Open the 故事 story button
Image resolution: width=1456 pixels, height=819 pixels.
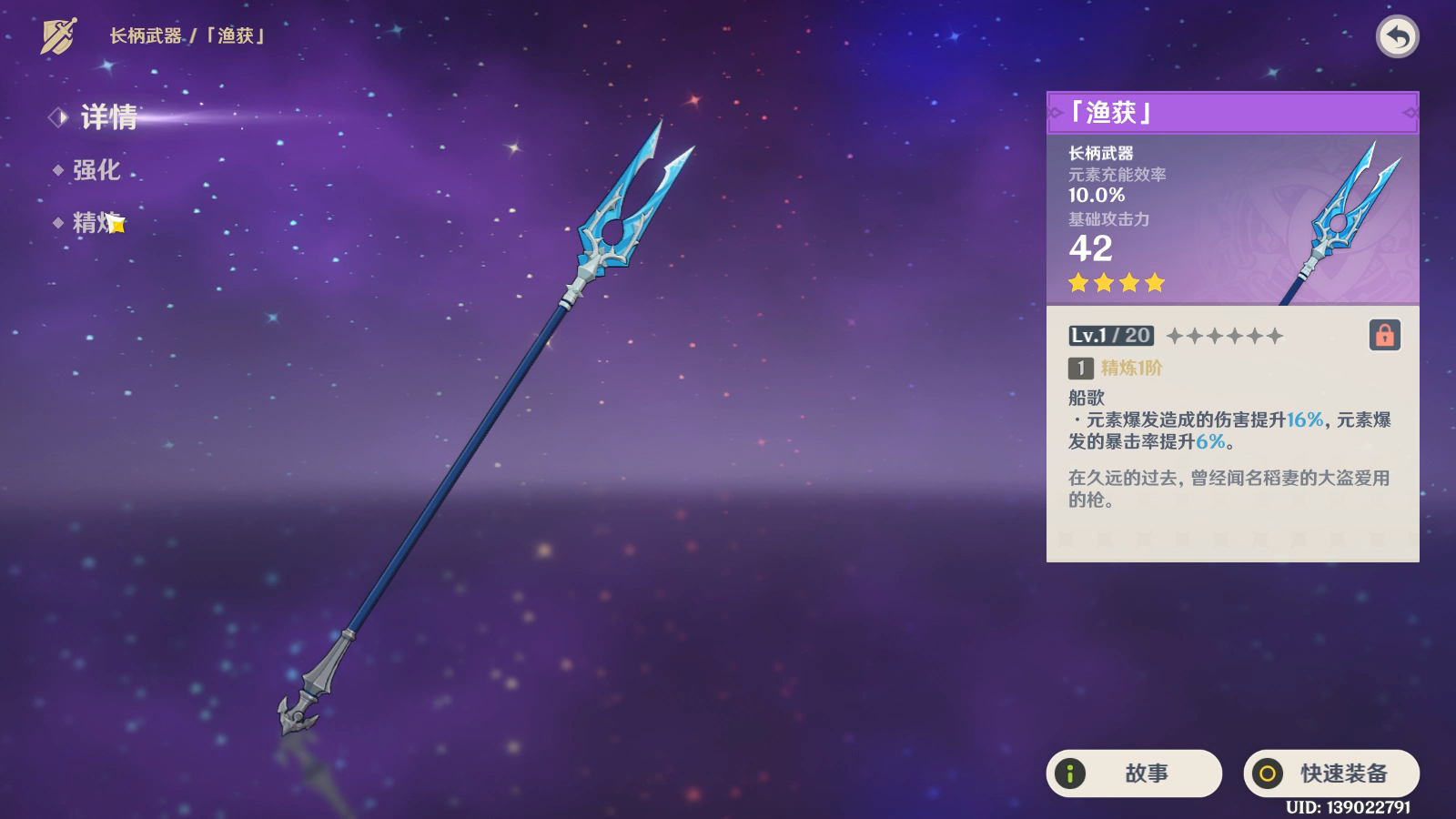(1134, 773)
